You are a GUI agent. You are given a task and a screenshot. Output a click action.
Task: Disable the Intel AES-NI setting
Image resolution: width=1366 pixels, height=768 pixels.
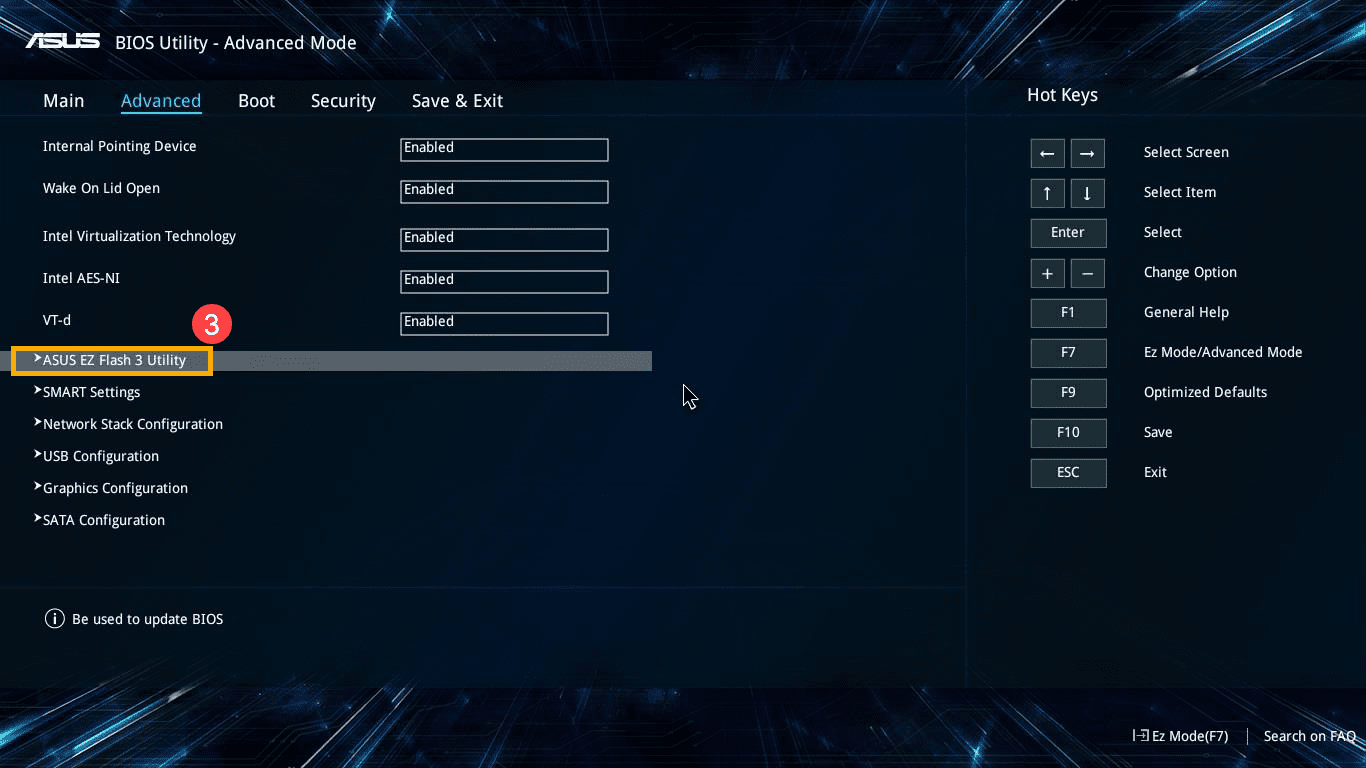pyautogui.click(x=503, y=281)
